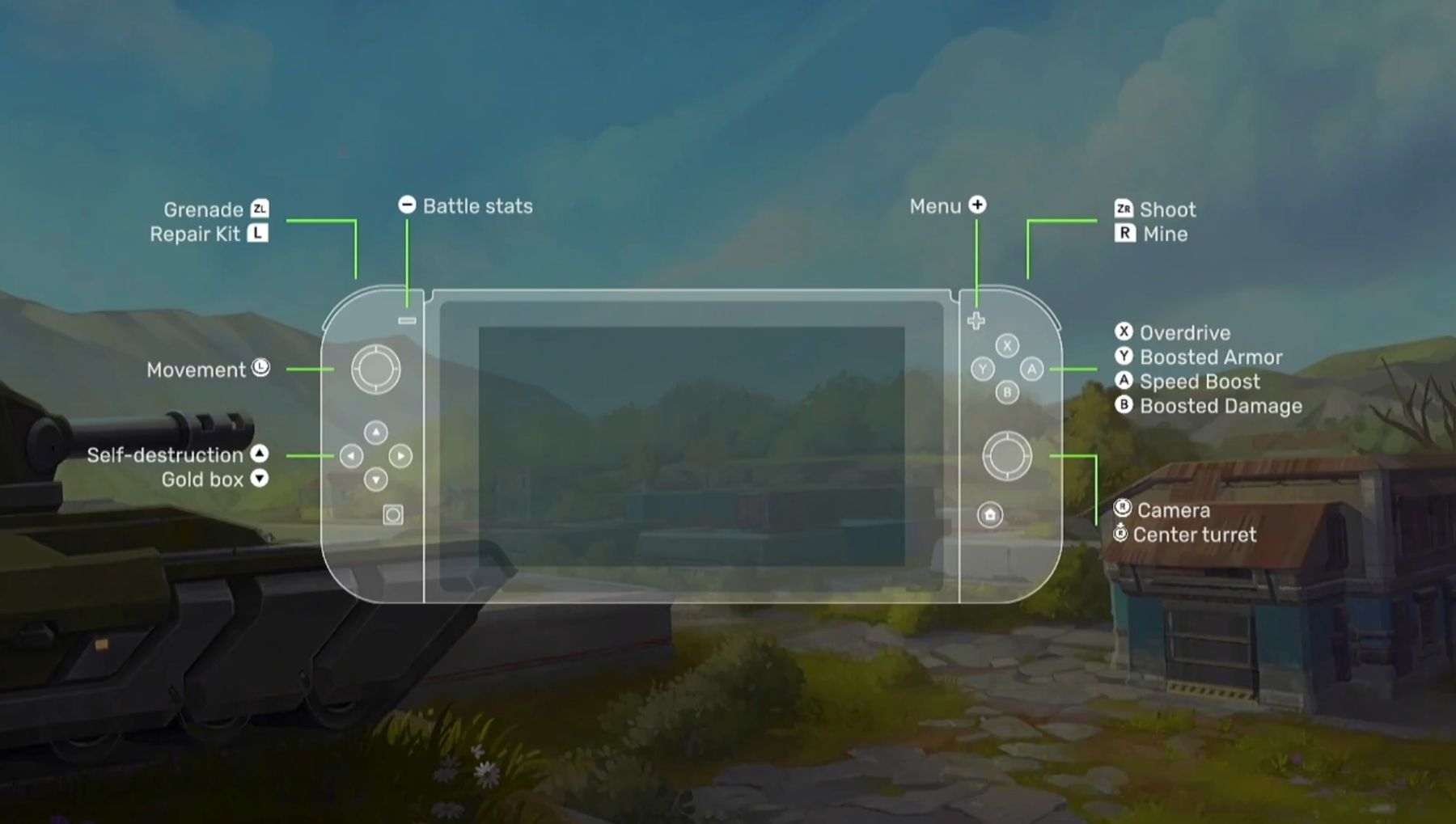
Task: Click the Battle stats label
Action: click(x=476, y=206)
